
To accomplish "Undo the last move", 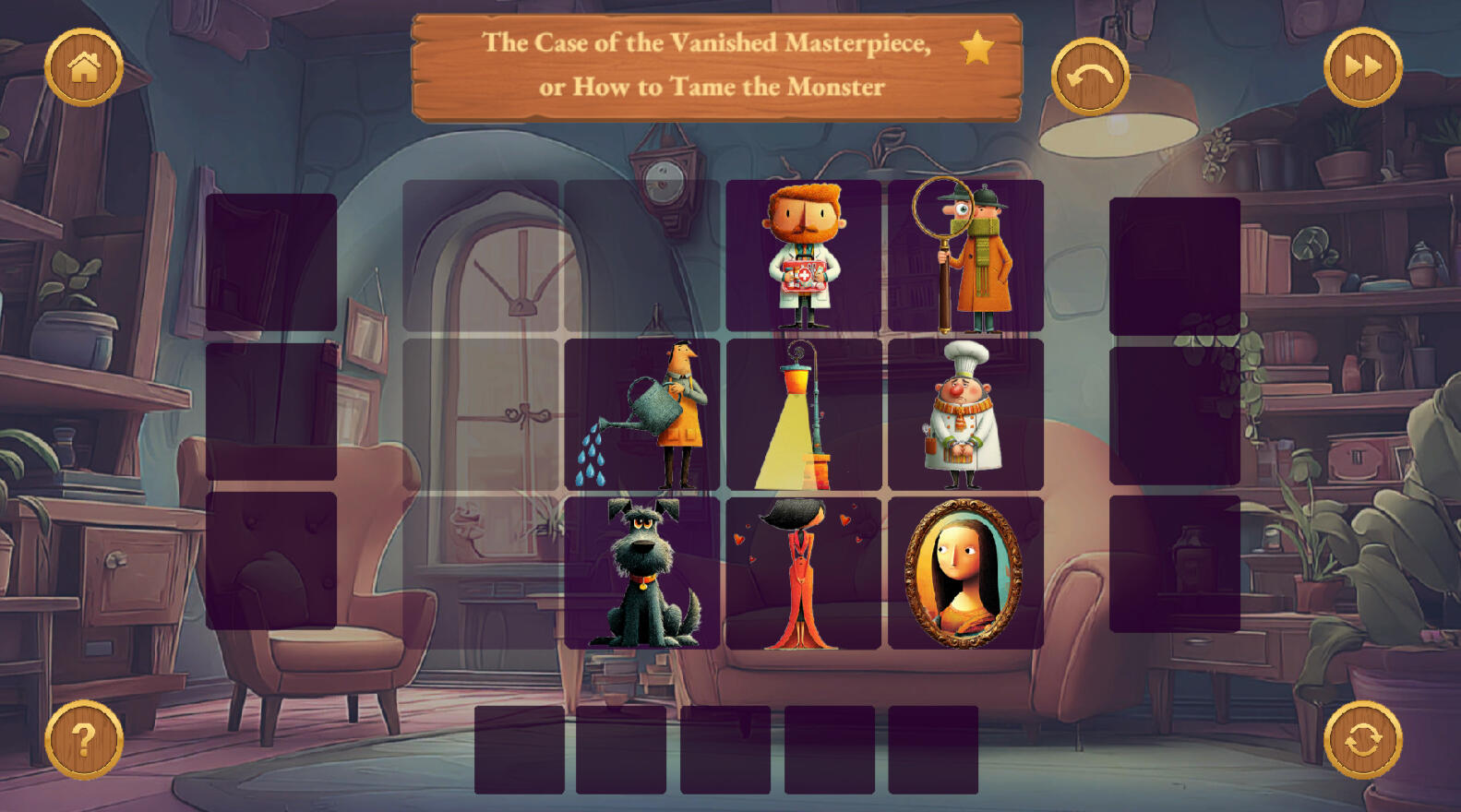I will point(1090,77).
